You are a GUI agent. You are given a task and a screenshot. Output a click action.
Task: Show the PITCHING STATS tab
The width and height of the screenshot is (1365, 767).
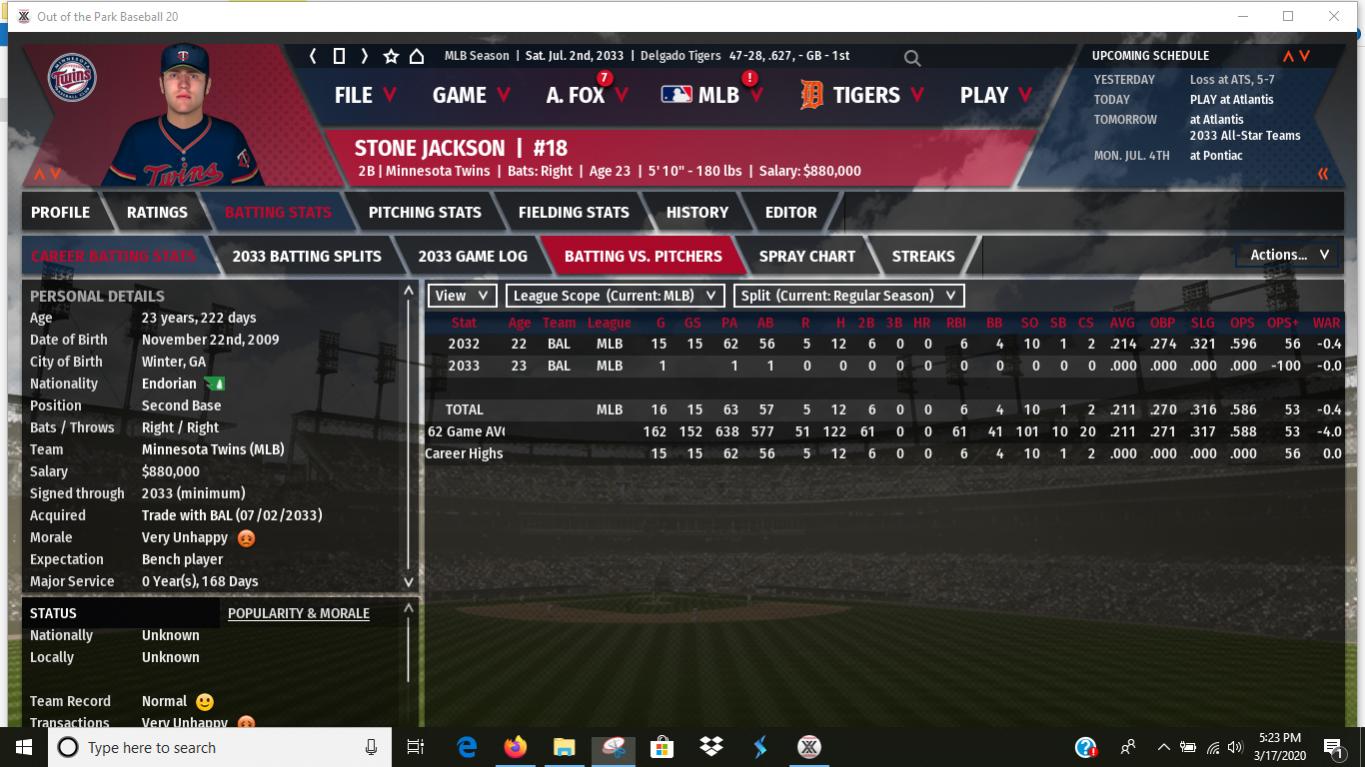pos(424,212)
